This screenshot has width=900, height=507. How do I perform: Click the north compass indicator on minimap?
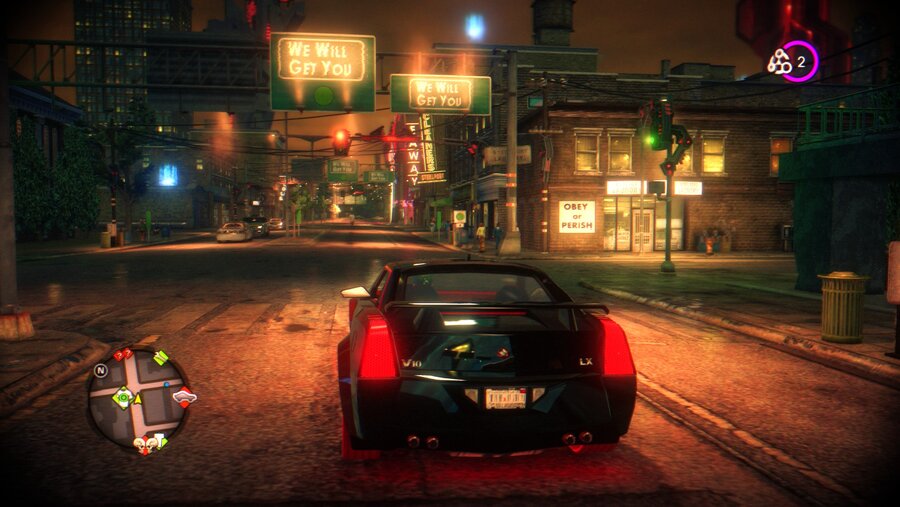100,370
